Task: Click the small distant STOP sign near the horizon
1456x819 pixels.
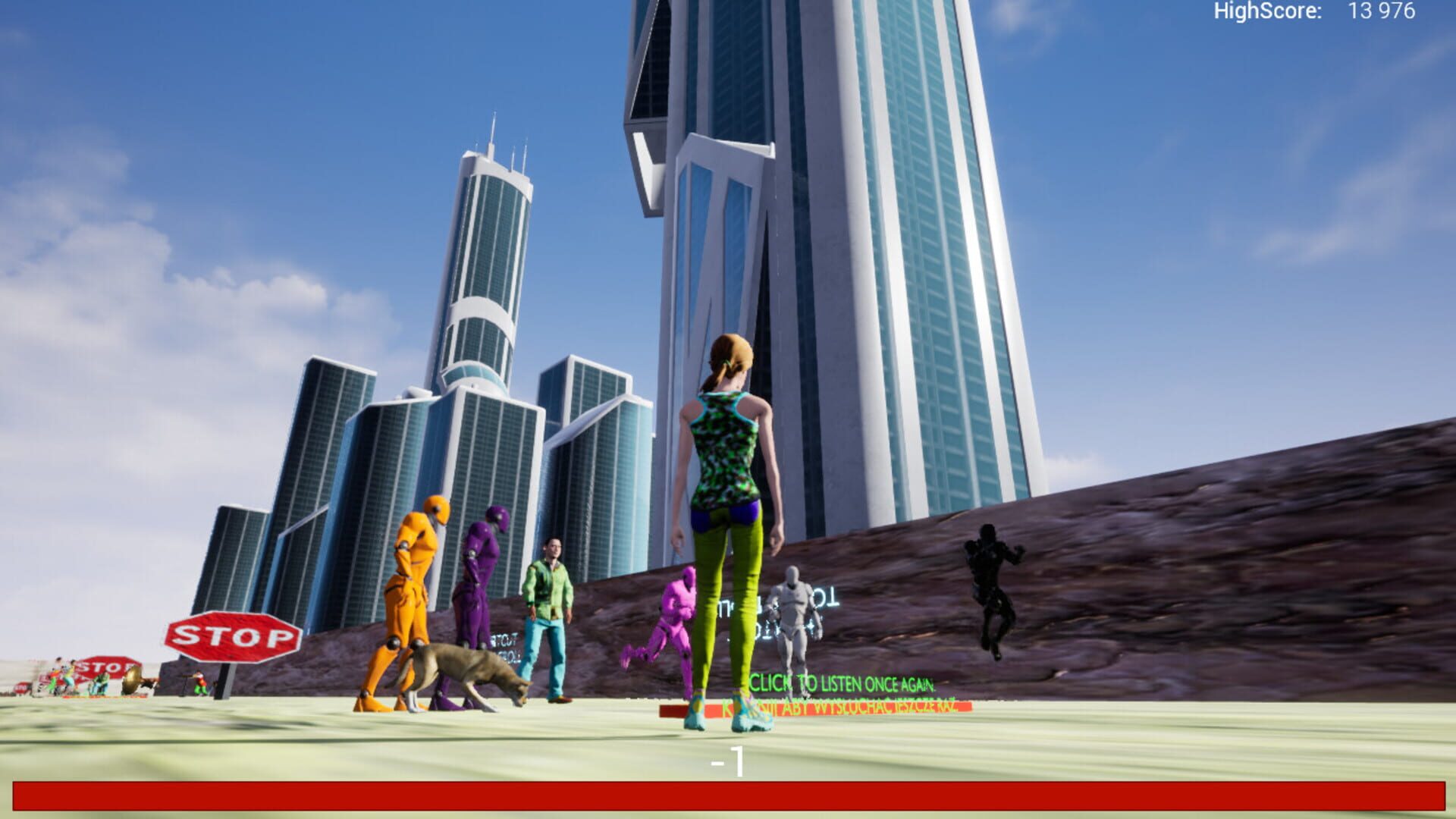Action: pyautogui.click(x=21, y=687)
